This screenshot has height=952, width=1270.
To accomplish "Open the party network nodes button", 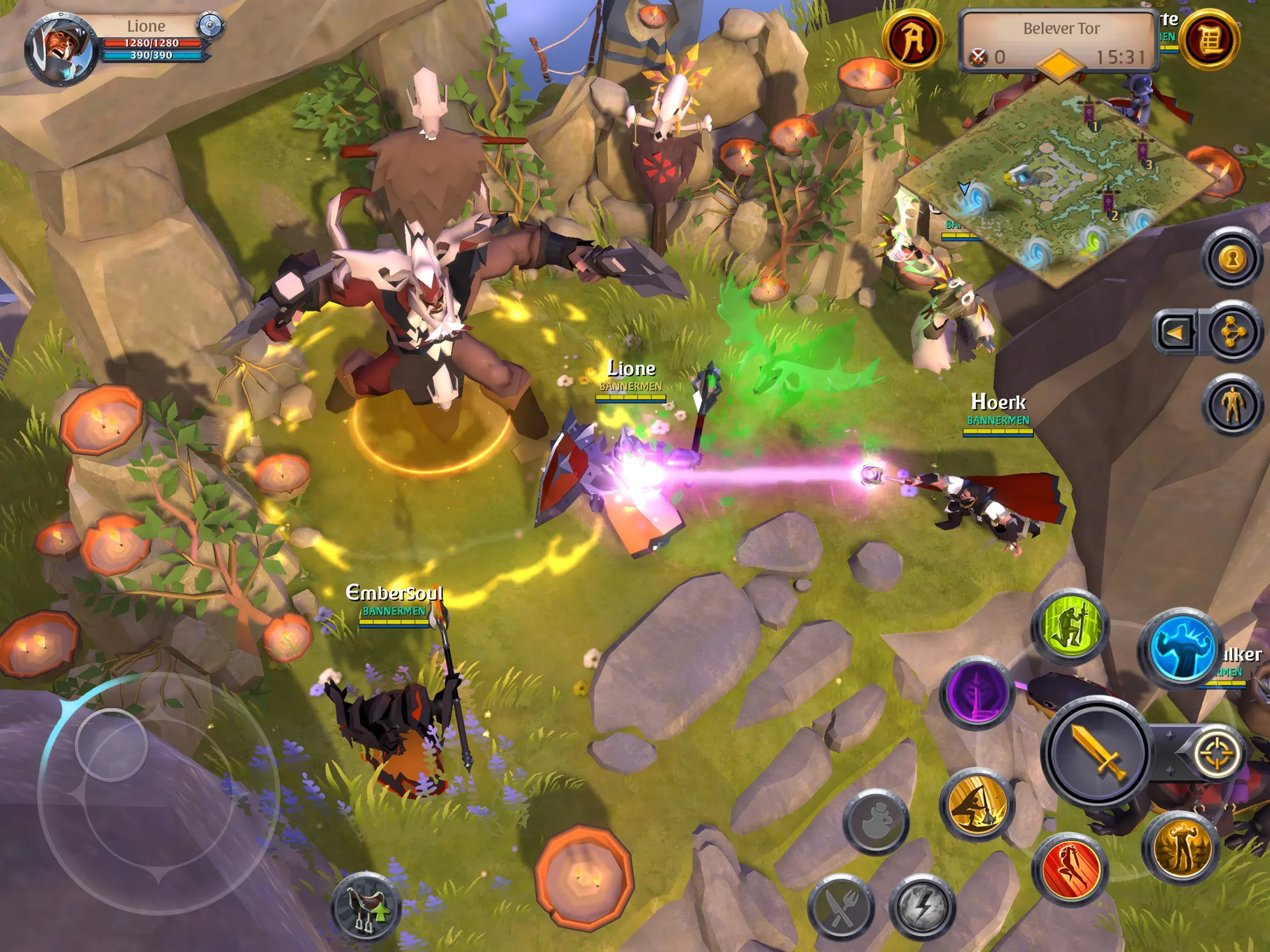I will [1231, 332].
